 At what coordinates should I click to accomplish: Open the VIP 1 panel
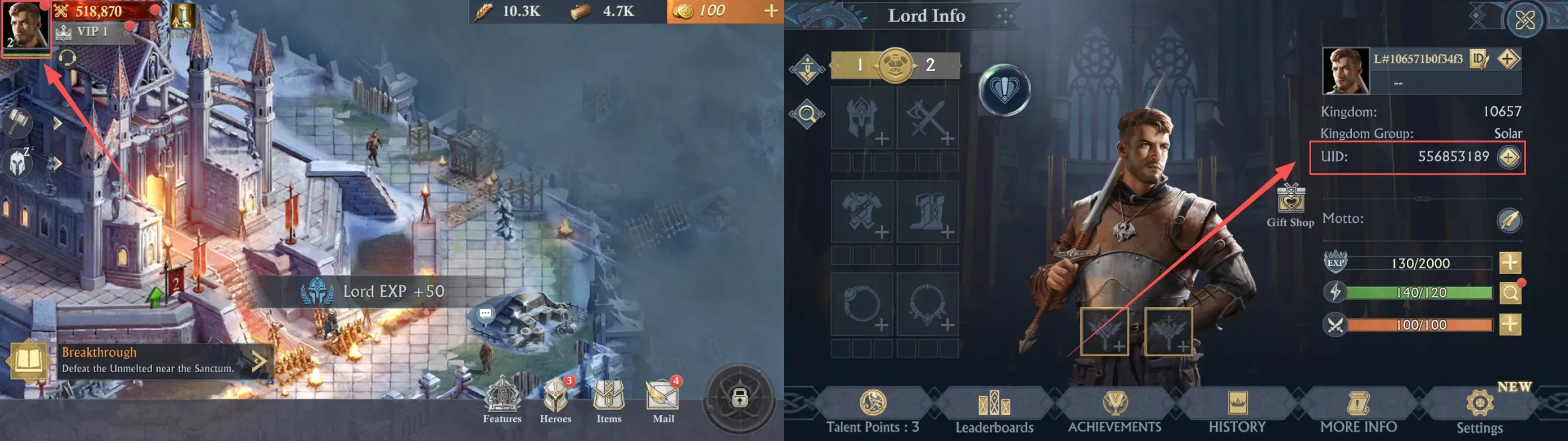90,32
